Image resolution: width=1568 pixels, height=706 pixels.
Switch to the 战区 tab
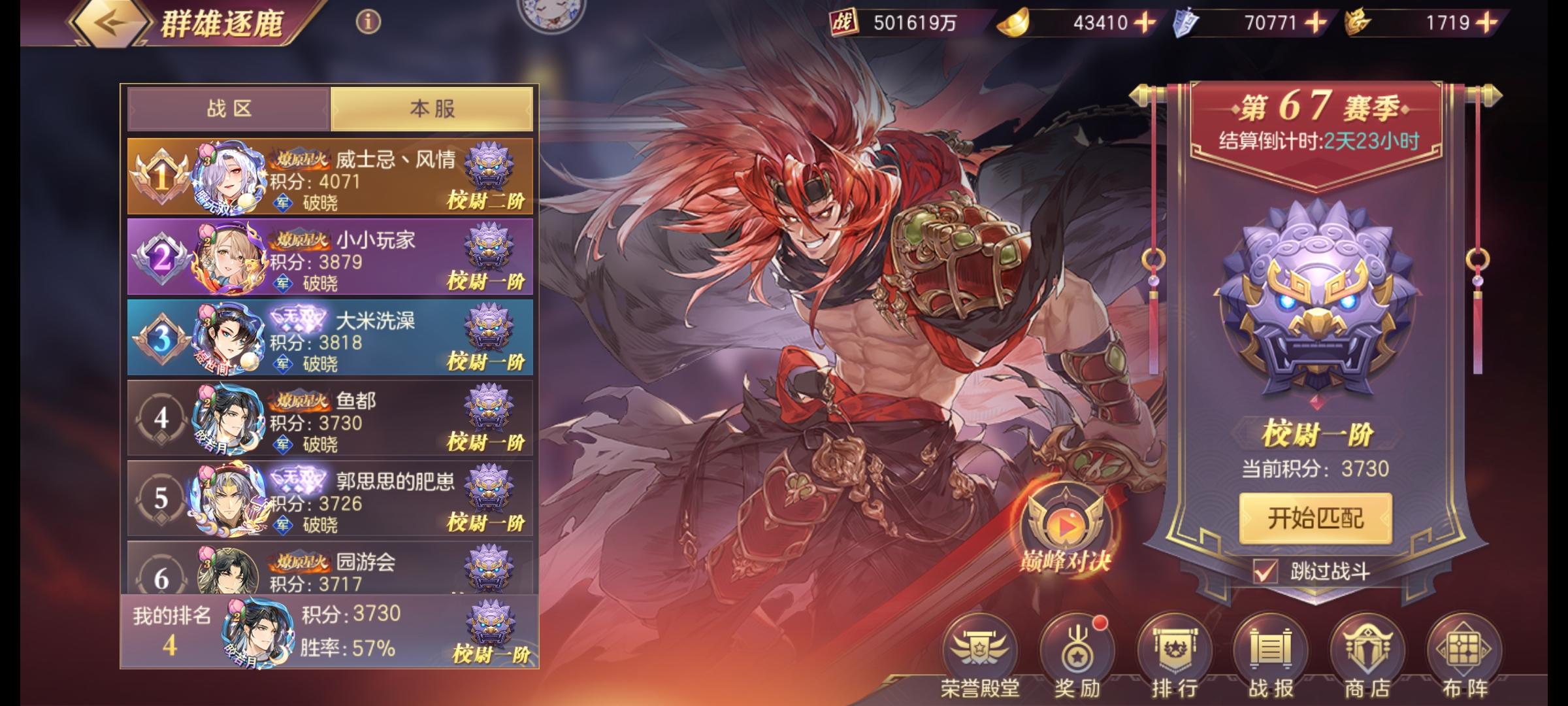pos(230,108)
